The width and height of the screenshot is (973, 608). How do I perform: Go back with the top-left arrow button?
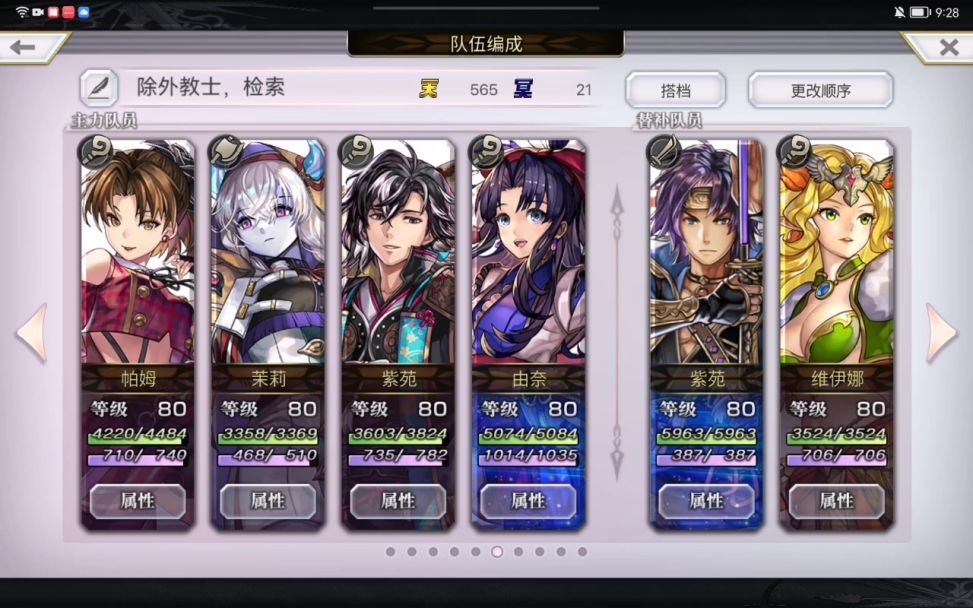click(x=24, y=47)
